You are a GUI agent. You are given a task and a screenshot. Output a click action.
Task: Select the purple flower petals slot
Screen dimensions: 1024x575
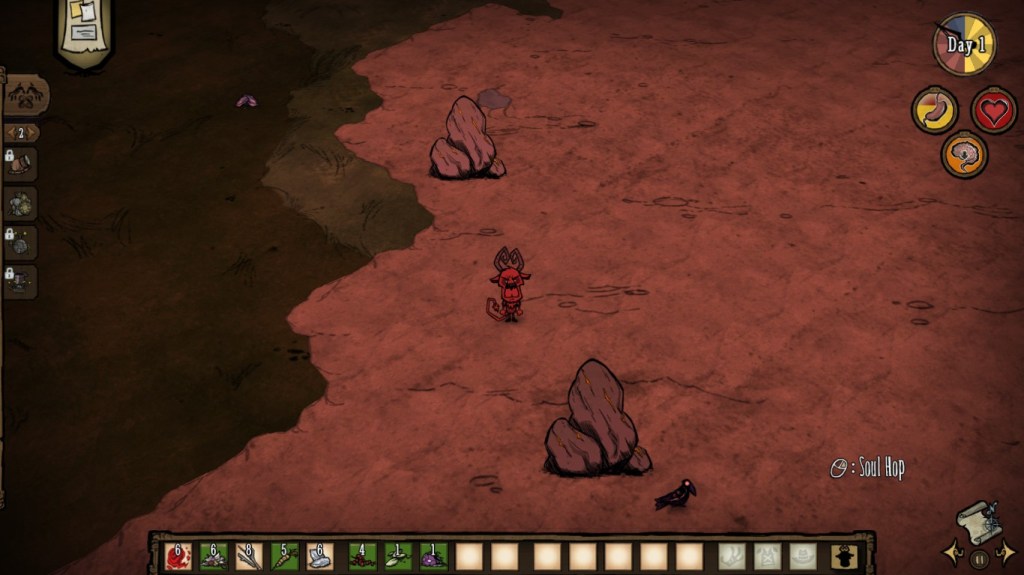tap(433, 556)
